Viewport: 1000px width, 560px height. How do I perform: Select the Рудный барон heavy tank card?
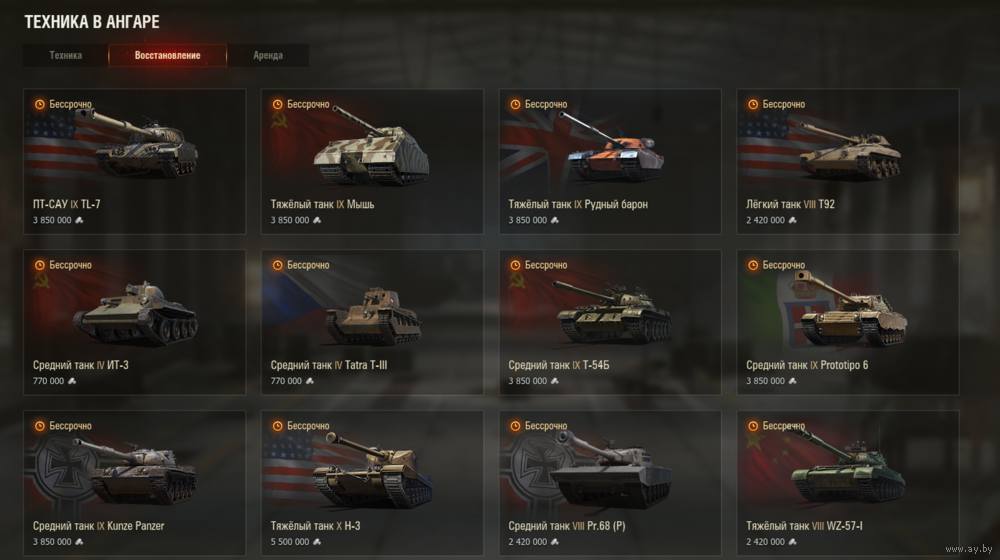[610, 161]
